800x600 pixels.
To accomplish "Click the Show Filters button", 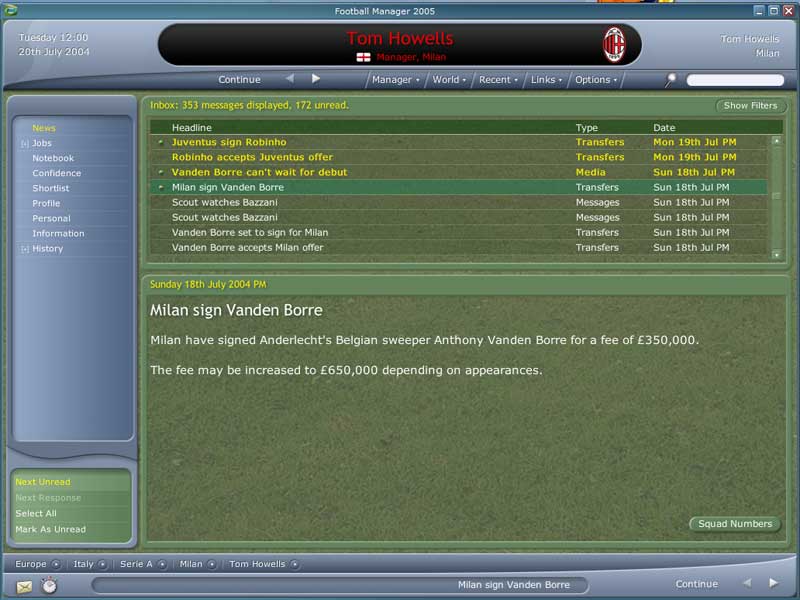I will click(750, 106).
